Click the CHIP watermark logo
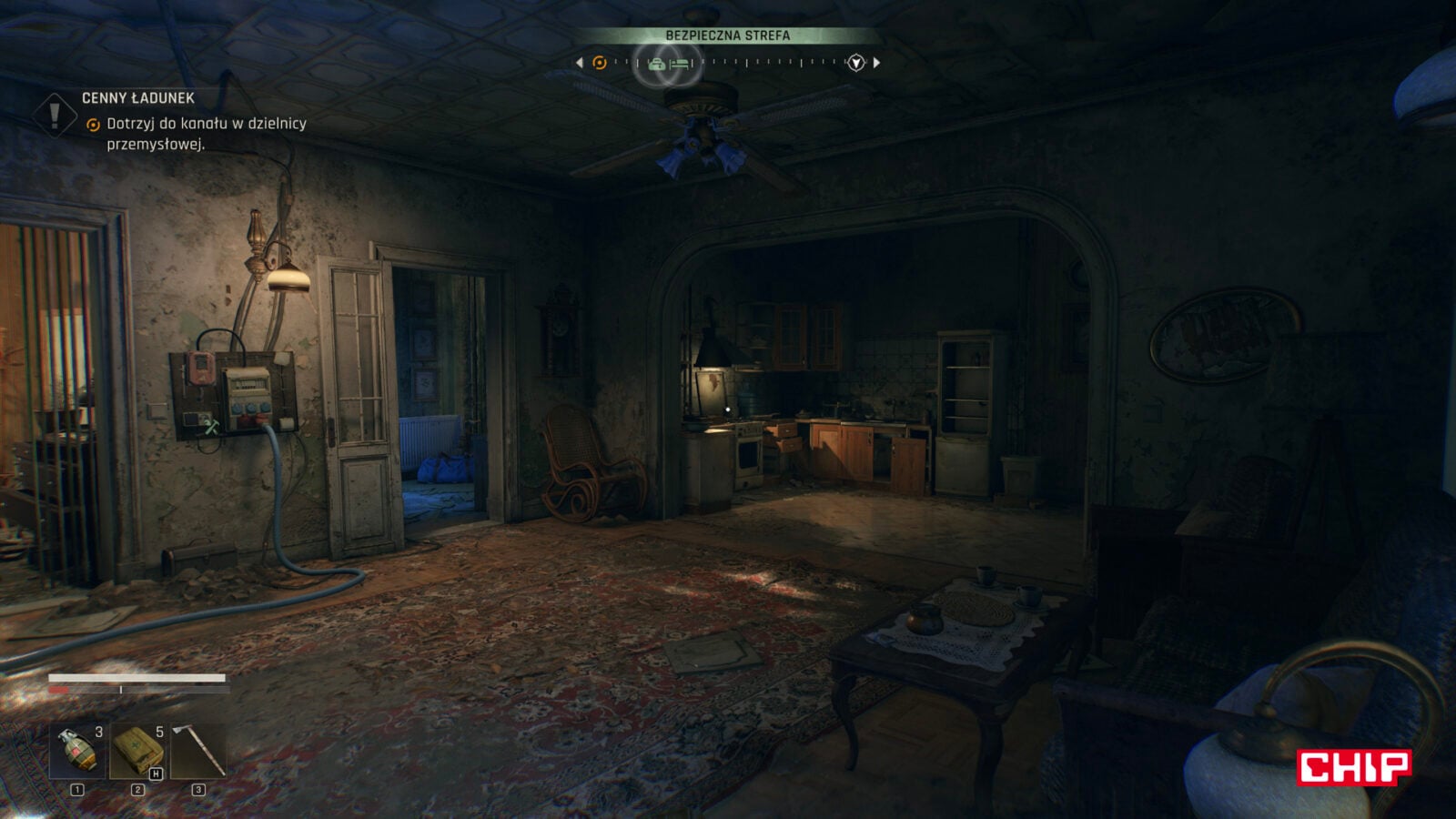Viewport: 1456px width, 819px height. tap(1354, 767)
